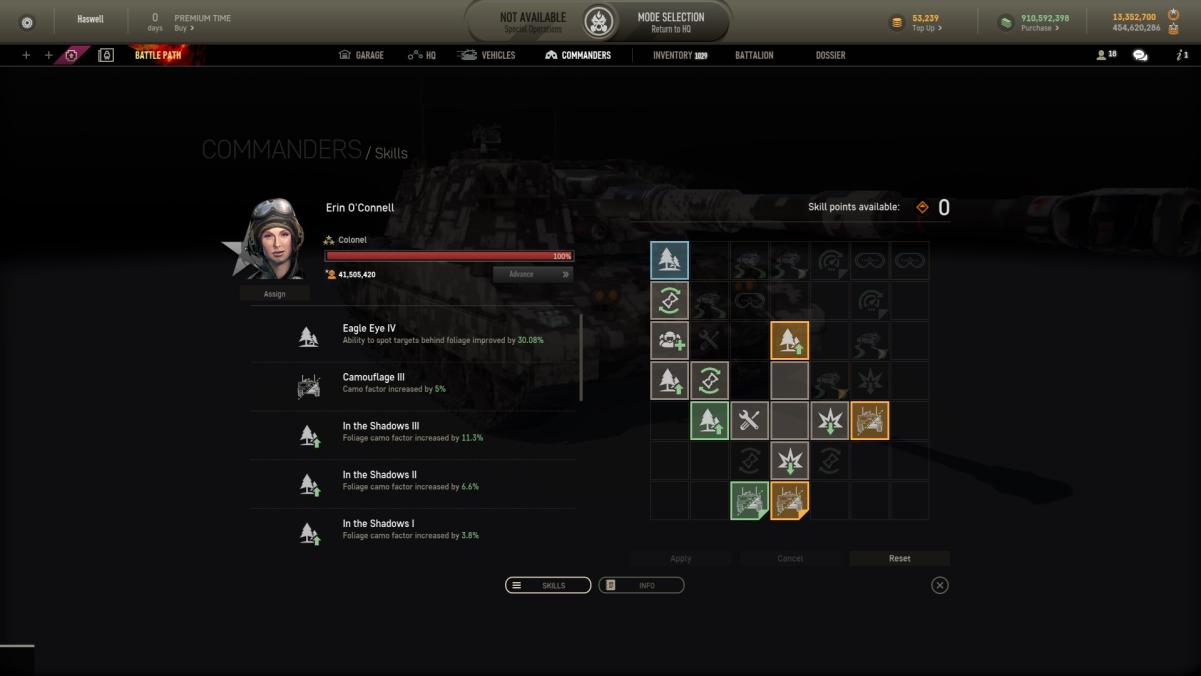Open the Vehicles tab
Viewport: 1201px width, 676px height.
tap(487, 55)
